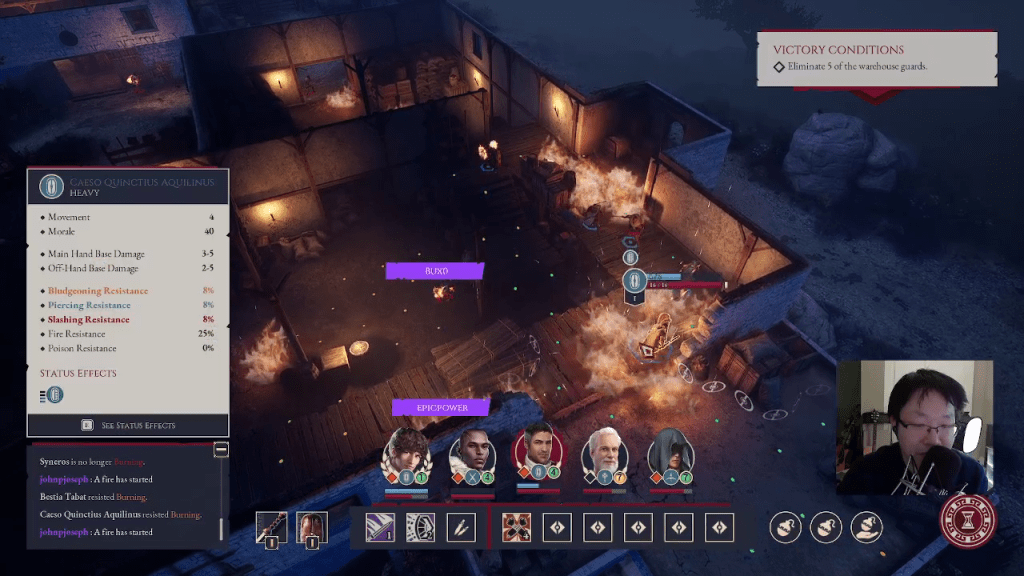Image resolution: width=1024 pixels, height=576 pixels.
Task: Select the orange crossed-weapons ability
Action: (516, 527)
